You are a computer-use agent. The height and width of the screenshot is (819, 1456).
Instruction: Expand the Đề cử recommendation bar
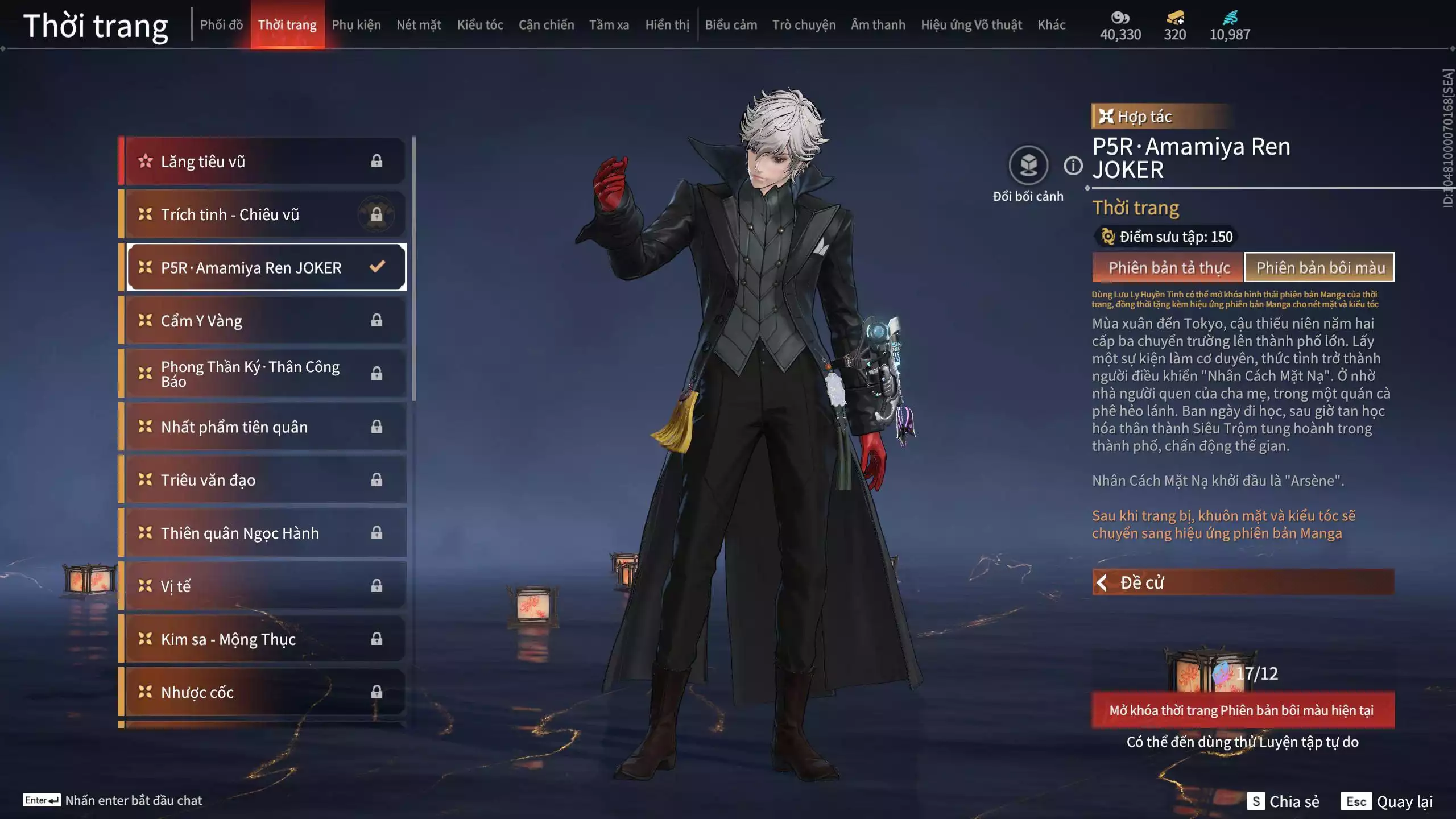click(1243, 582)
